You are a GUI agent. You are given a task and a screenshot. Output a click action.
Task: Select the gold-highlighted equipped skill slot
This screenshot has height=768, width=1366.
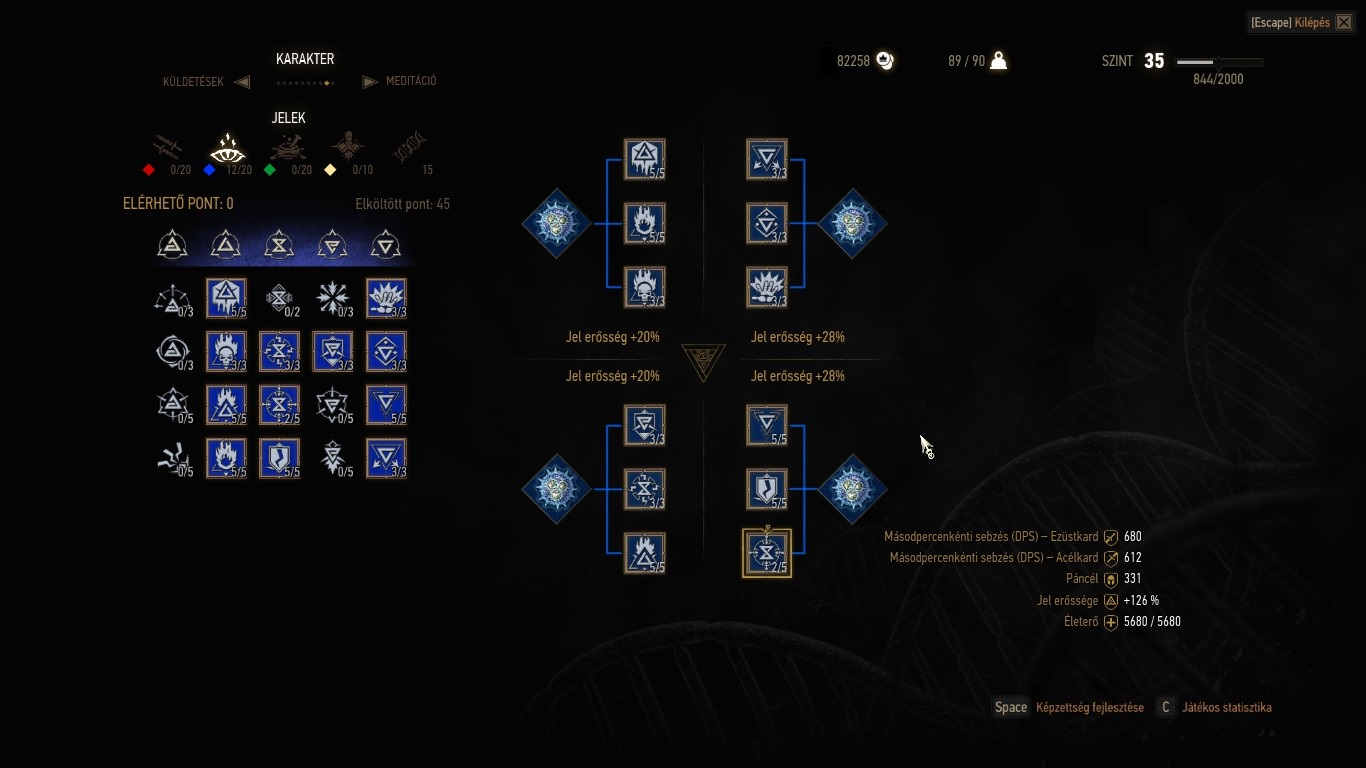pos(767,553)
